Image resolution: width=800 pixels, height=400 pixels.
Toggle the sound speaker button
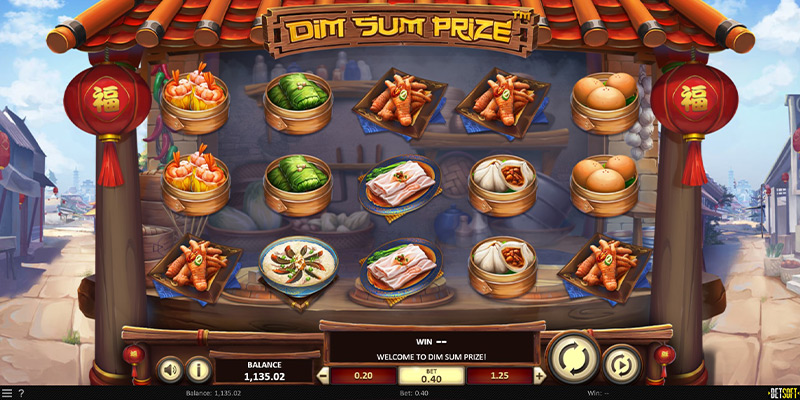click(170, 370)
